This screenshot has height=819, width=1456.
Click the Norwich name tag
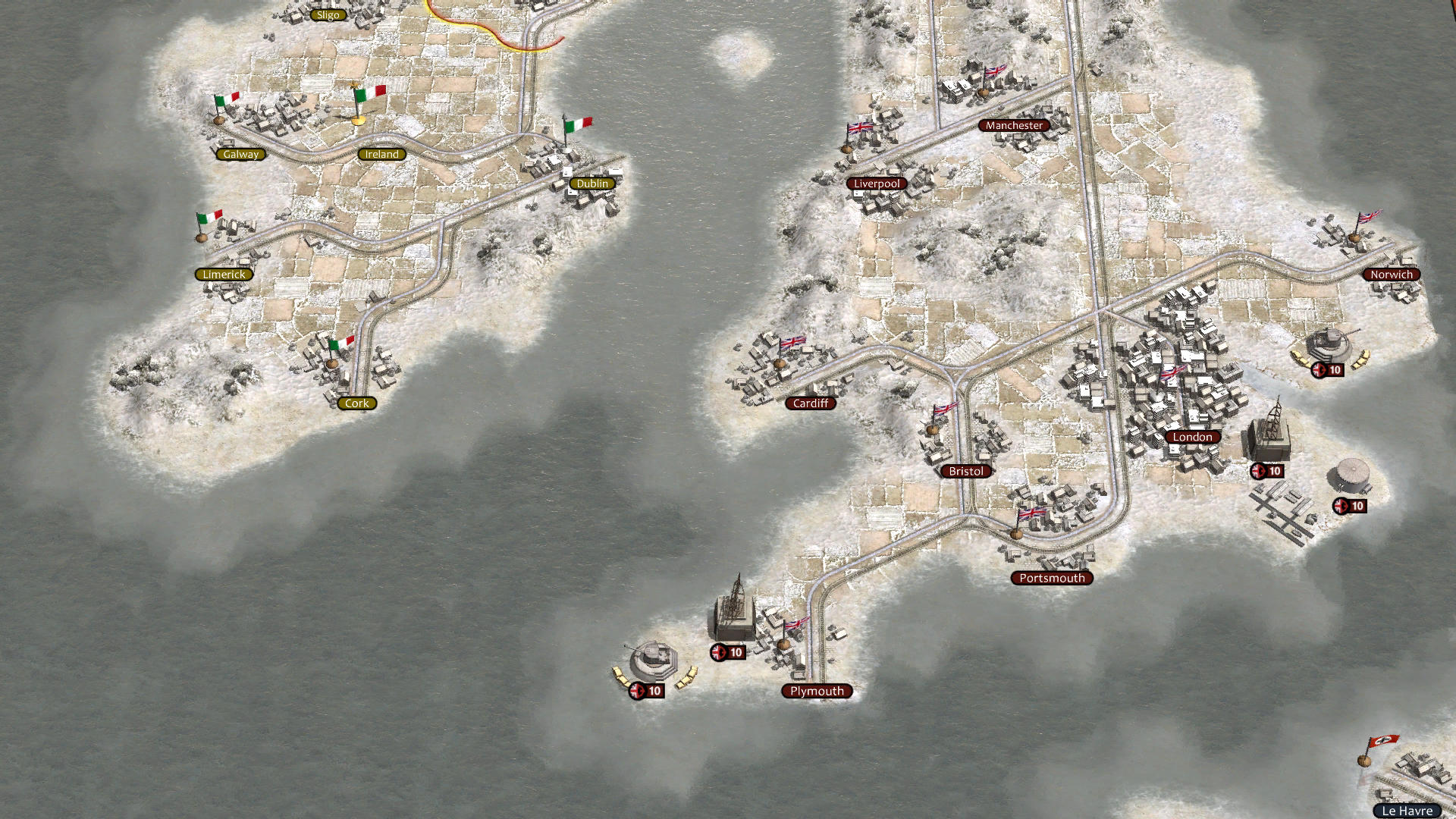[1392, 275]
